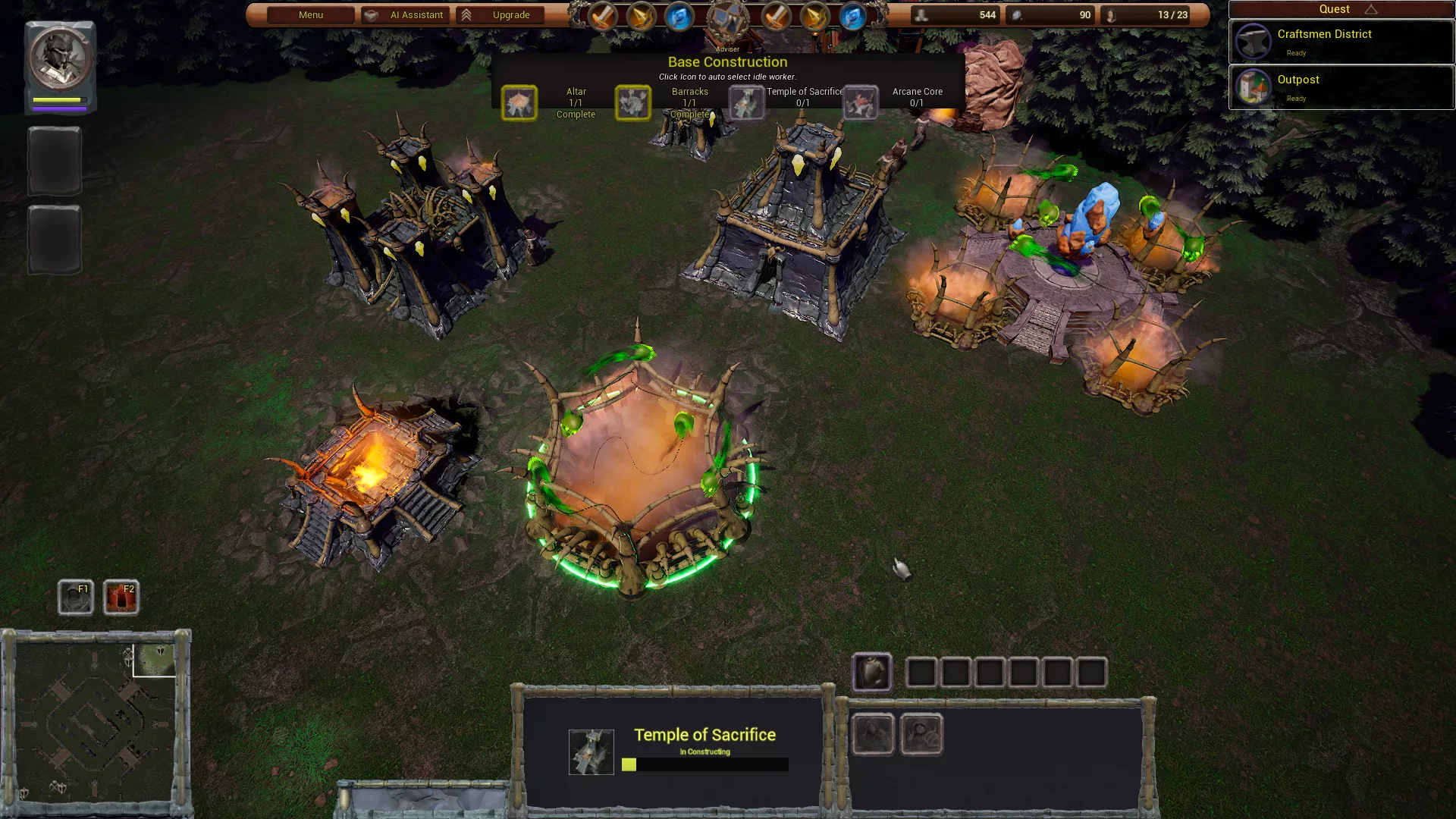Select idle worker via Altar icon

click(519, 103)
